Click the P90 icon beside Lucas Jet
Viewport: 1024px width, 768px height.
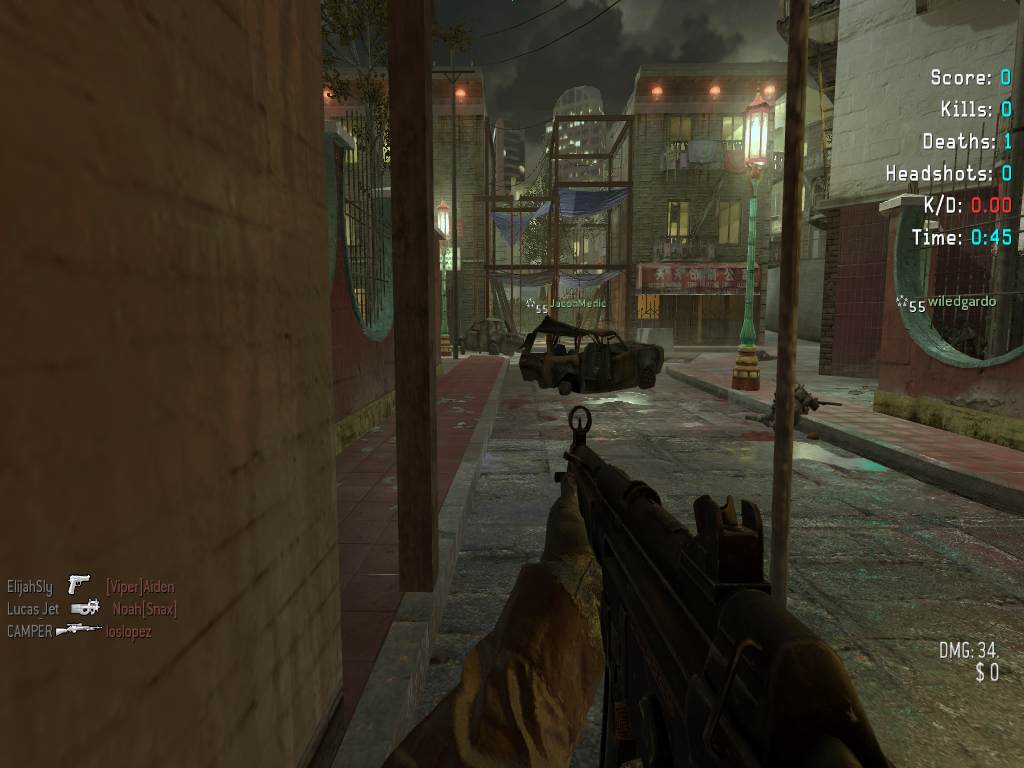86,608
